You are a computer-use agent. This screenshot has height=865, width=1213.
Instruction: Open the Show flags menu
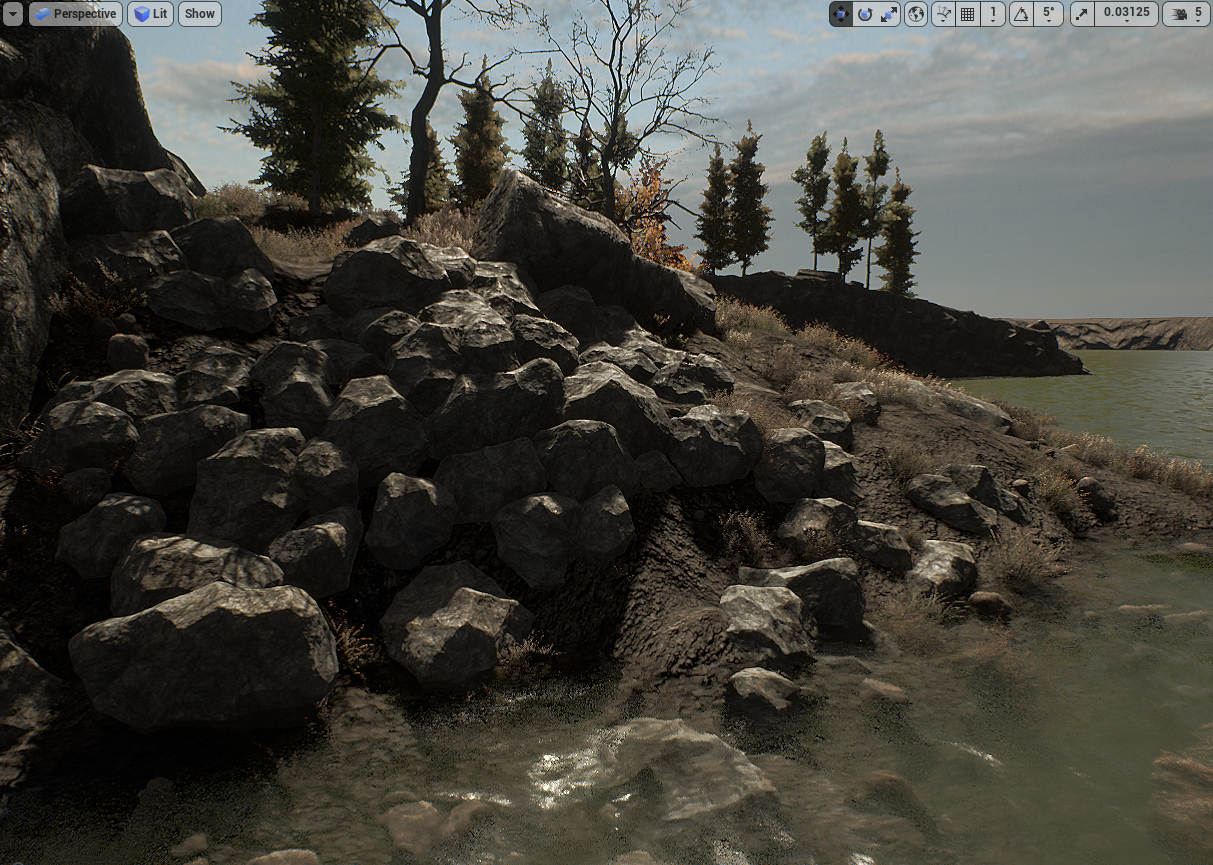pos(200,14)
